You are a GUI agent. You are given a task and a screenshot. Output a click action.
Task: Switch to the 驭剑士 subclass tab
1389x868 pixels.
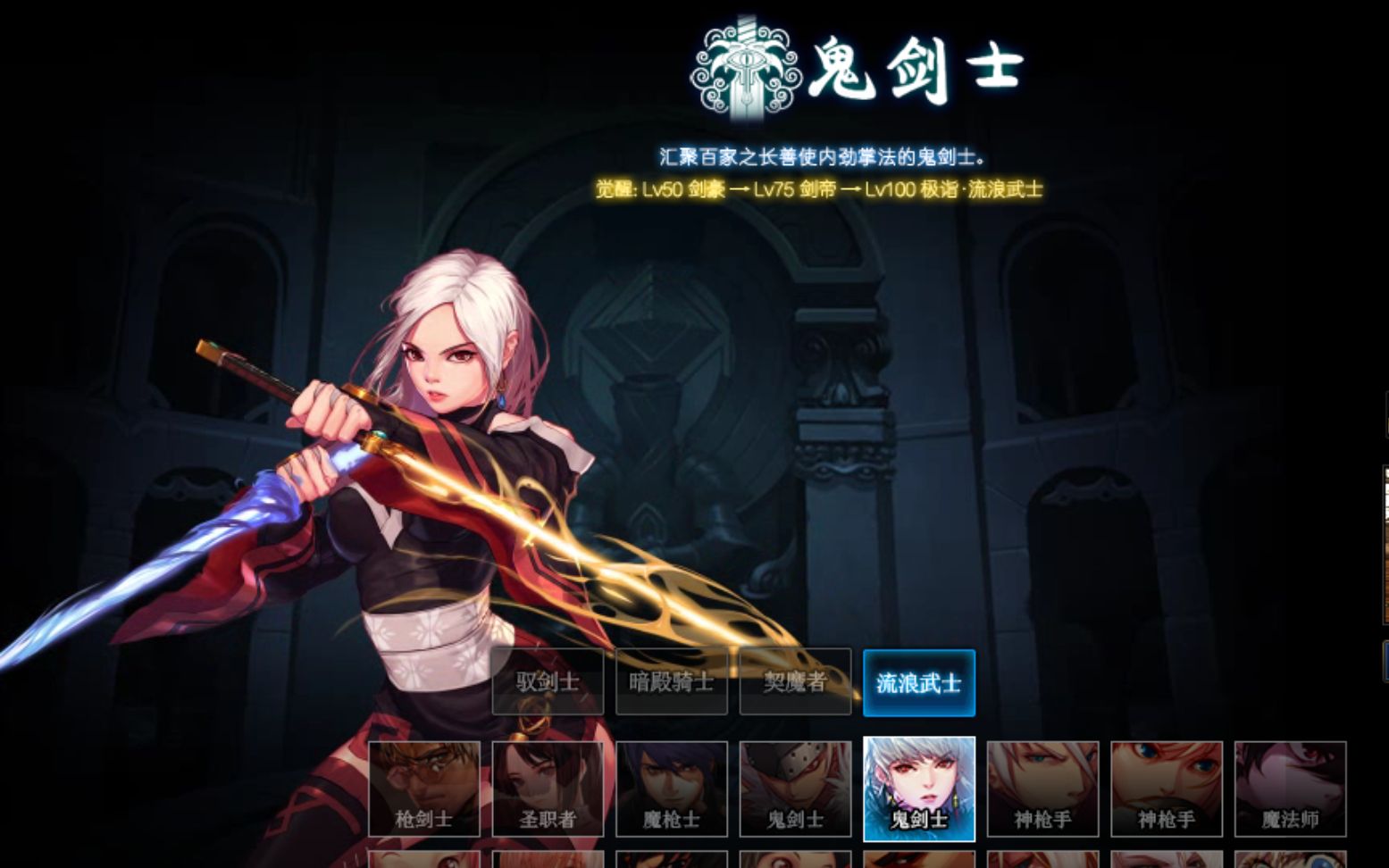coord(547,681)
